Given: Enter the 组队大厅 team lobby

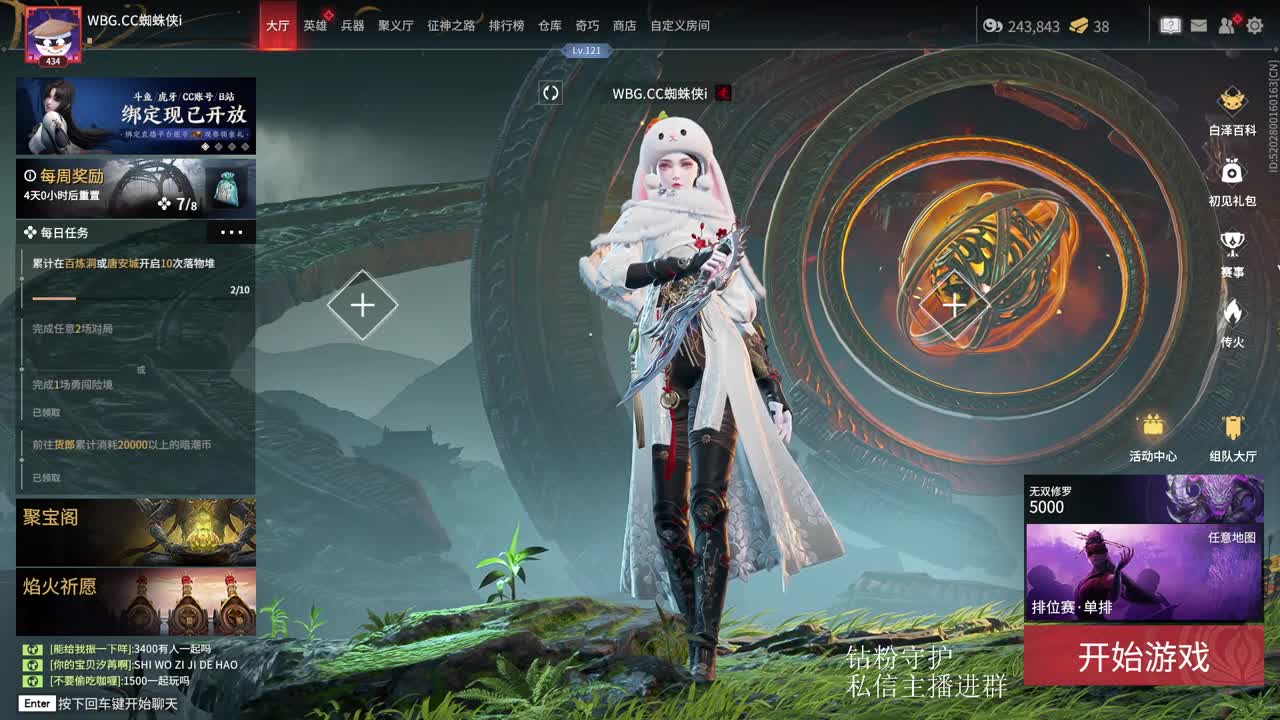Looking at the screenshot, I should (1232, 437).
